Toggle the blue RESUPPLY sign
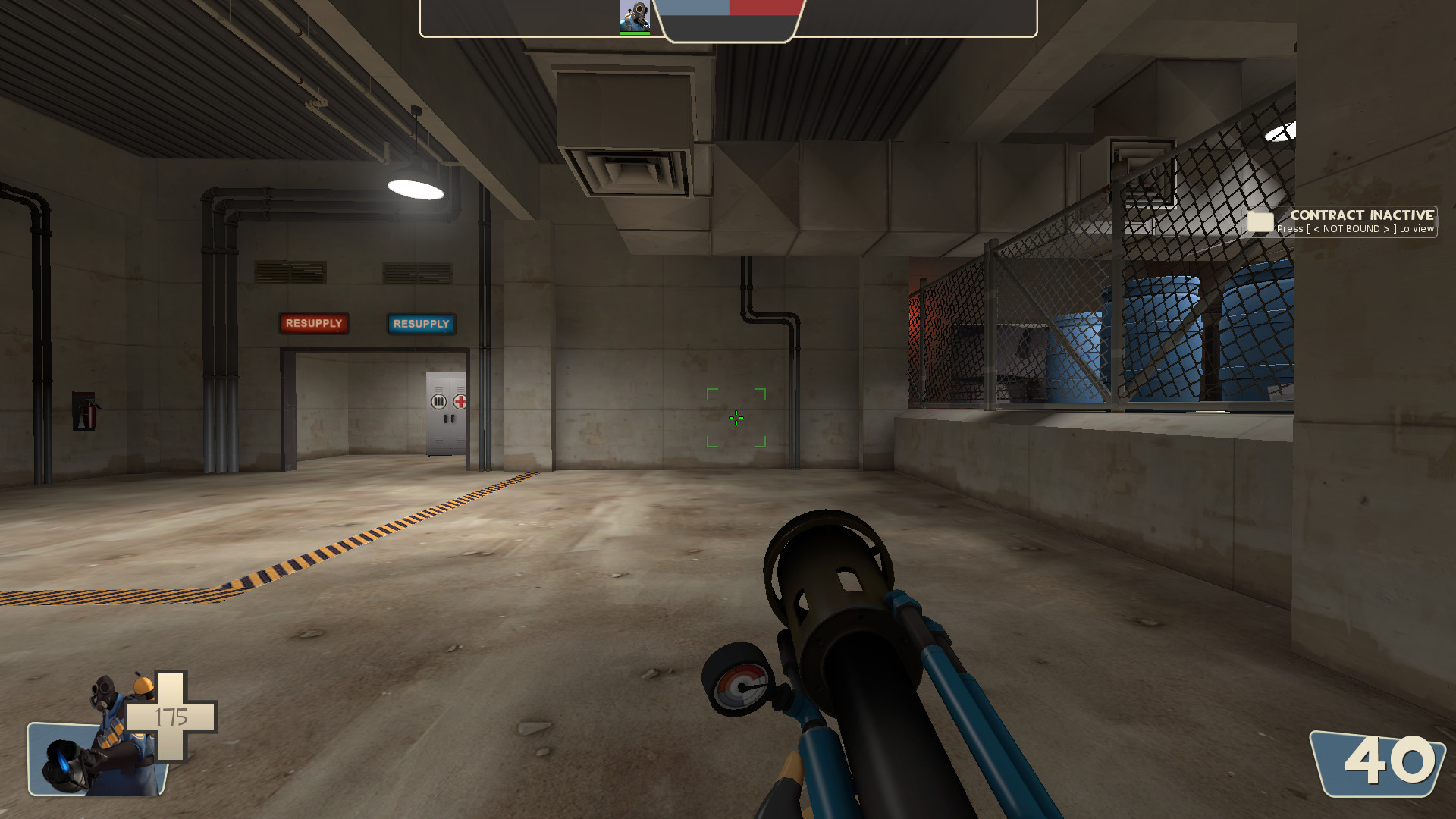 [x=422, y=324]
